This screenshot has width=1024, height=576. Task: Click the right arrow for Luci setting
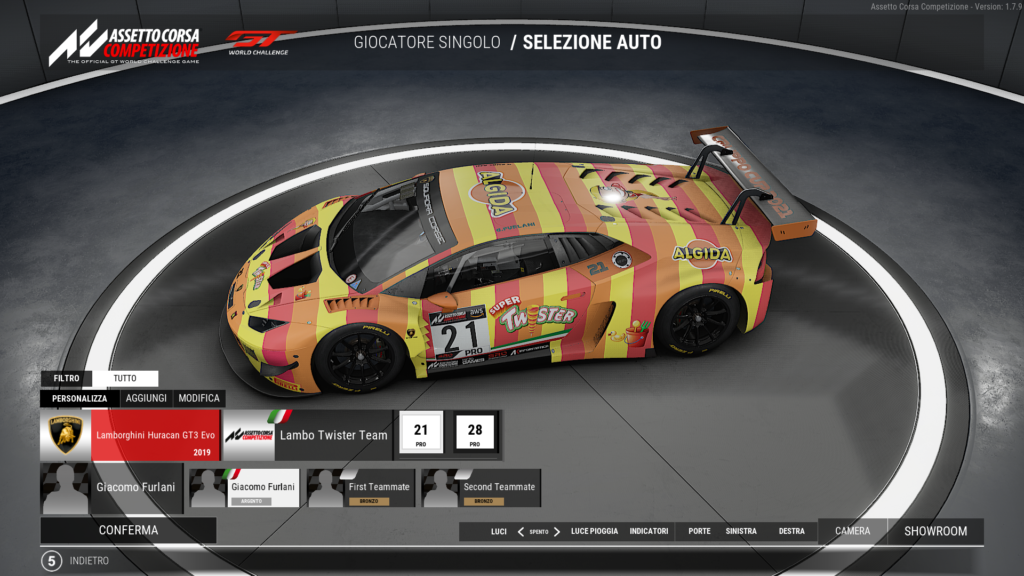point(557,531)
